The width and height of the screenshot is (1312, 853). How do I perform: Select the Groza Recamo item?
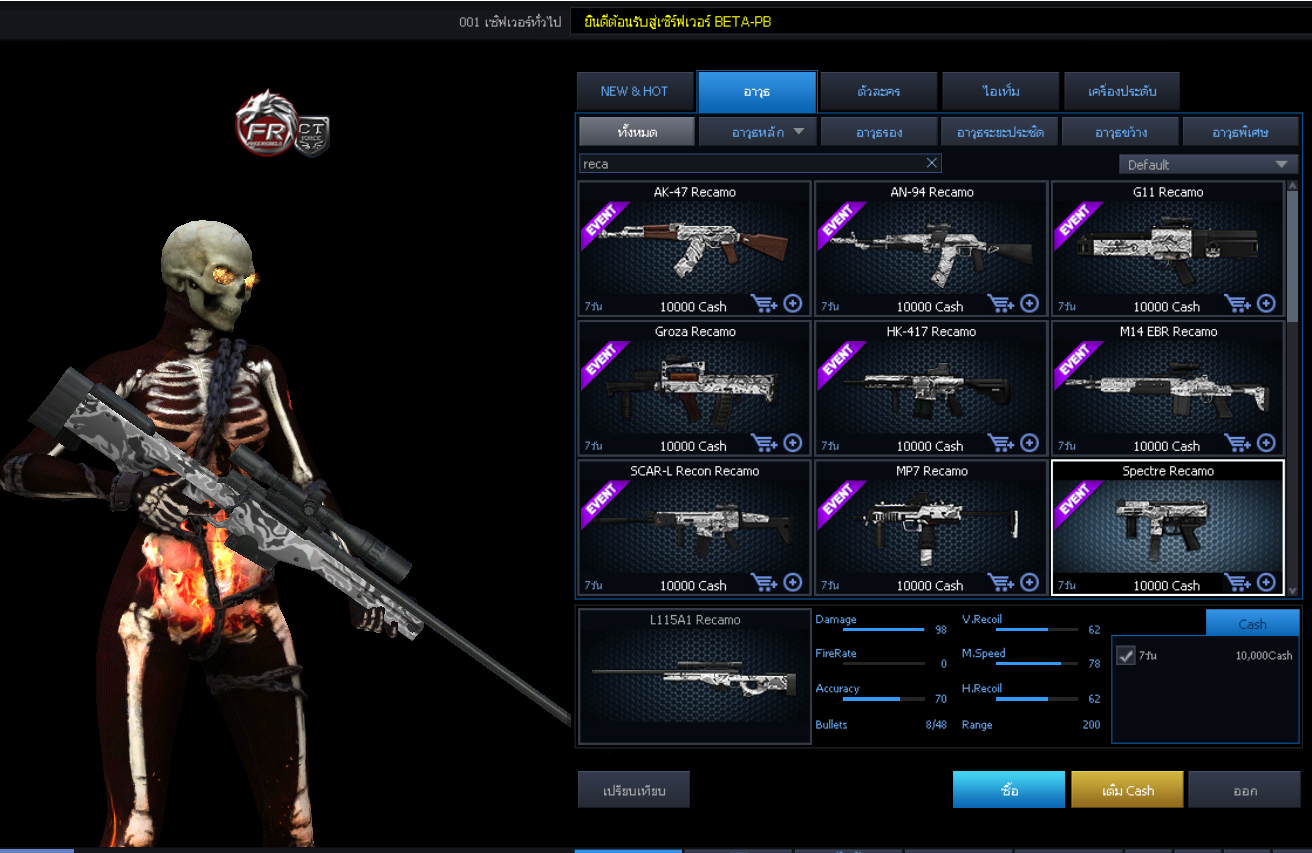[x=694, y=387]
